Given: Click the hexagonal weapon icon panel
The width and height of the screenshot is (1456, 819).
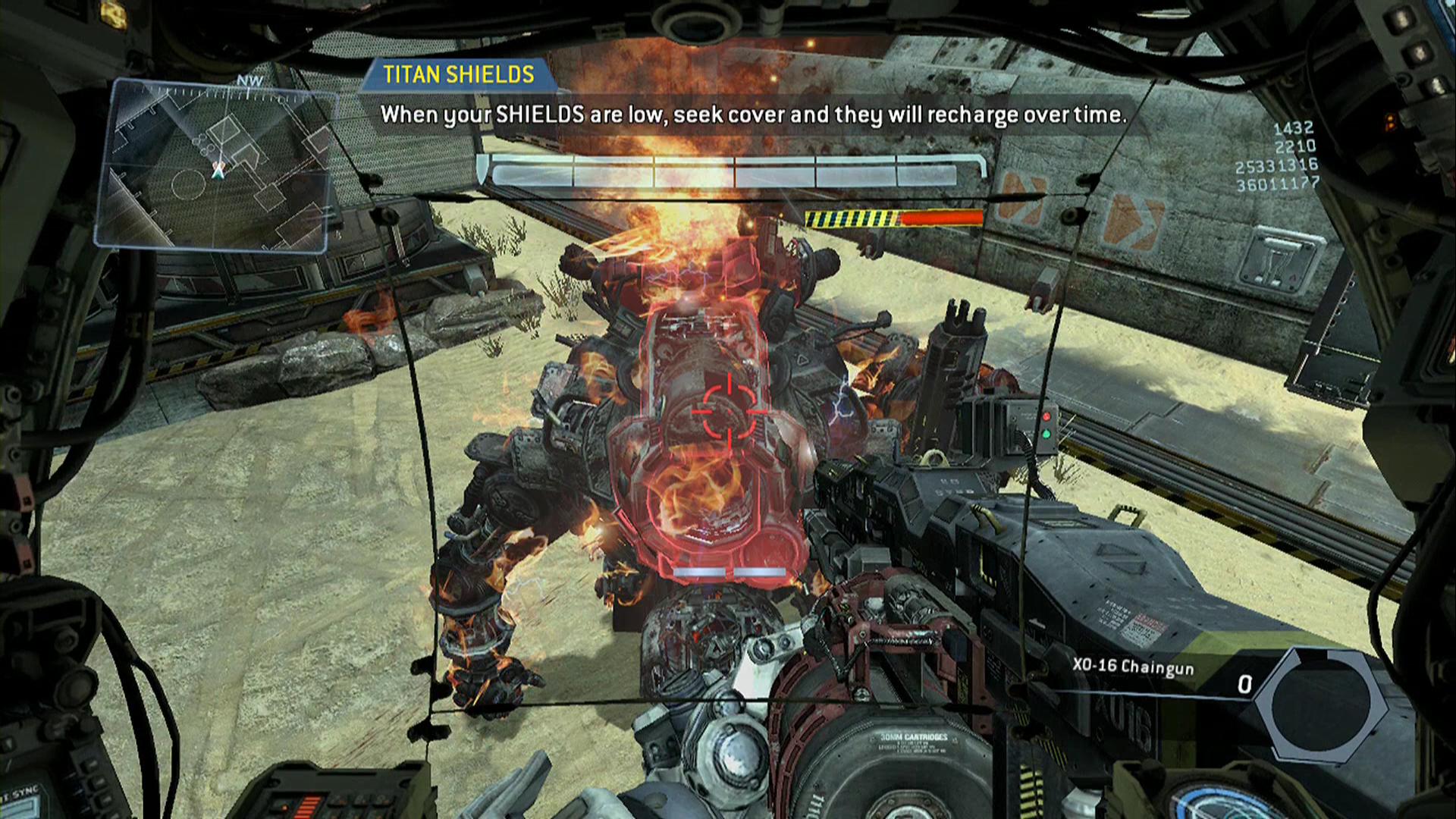Looking at the screenshot, I should point(1320,703).
